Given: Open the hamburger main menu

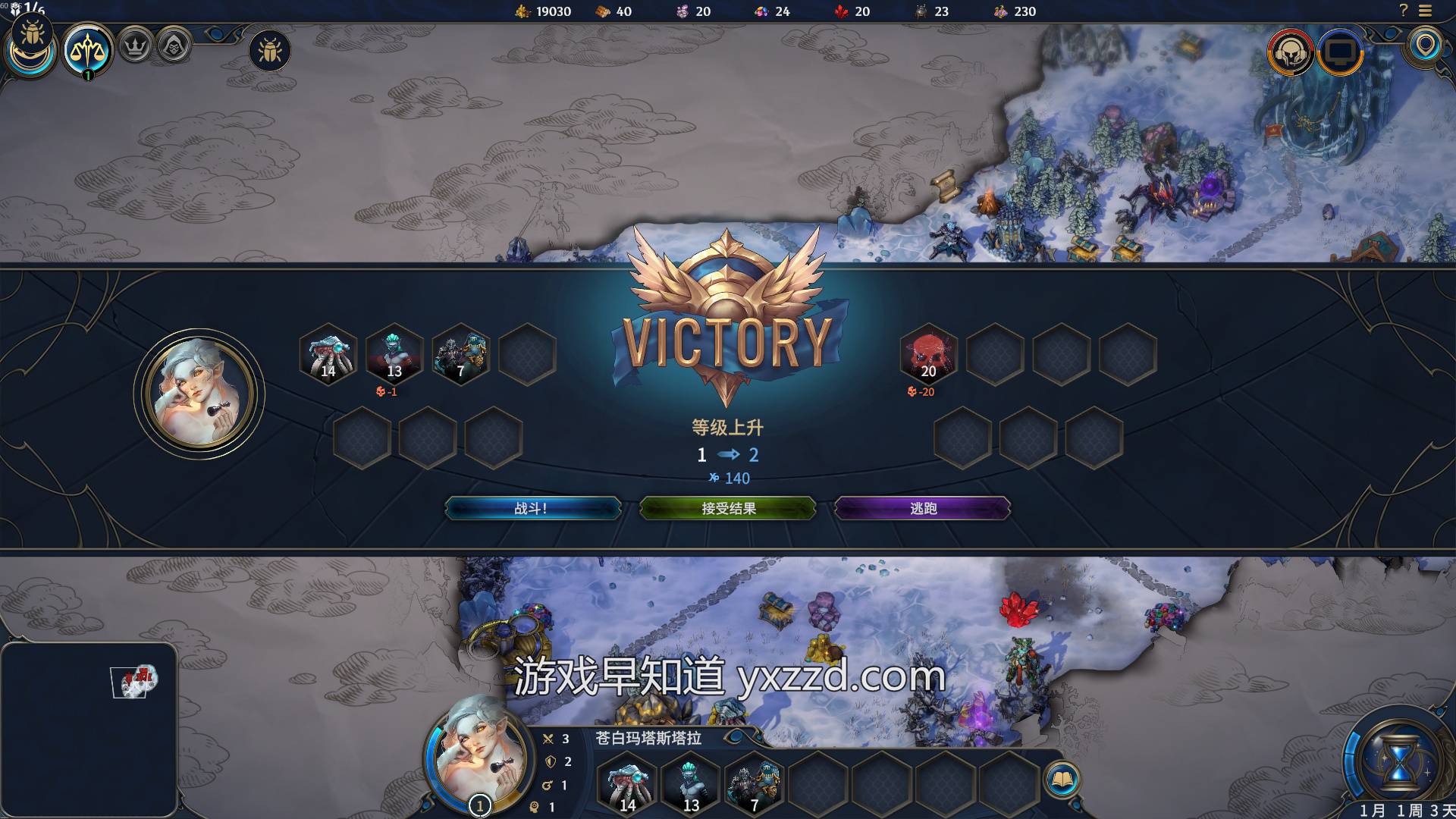Looking at the screenshot, I should [1426, 11].
